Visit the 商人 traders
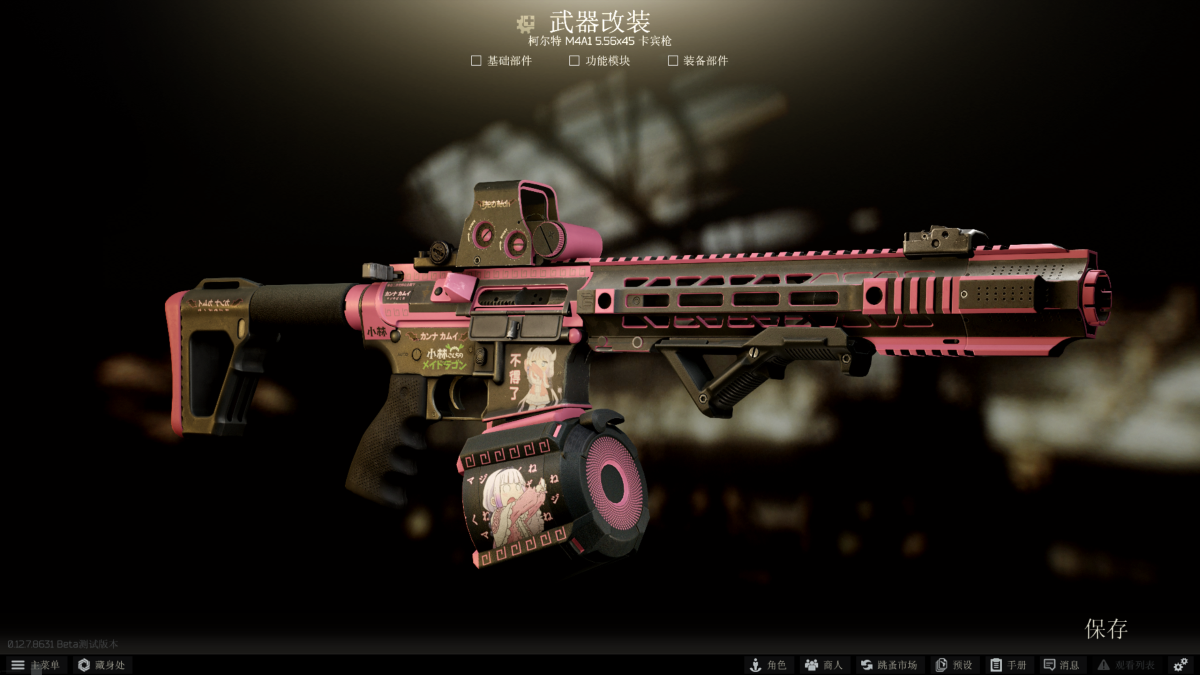 click(x=824, y=665)
